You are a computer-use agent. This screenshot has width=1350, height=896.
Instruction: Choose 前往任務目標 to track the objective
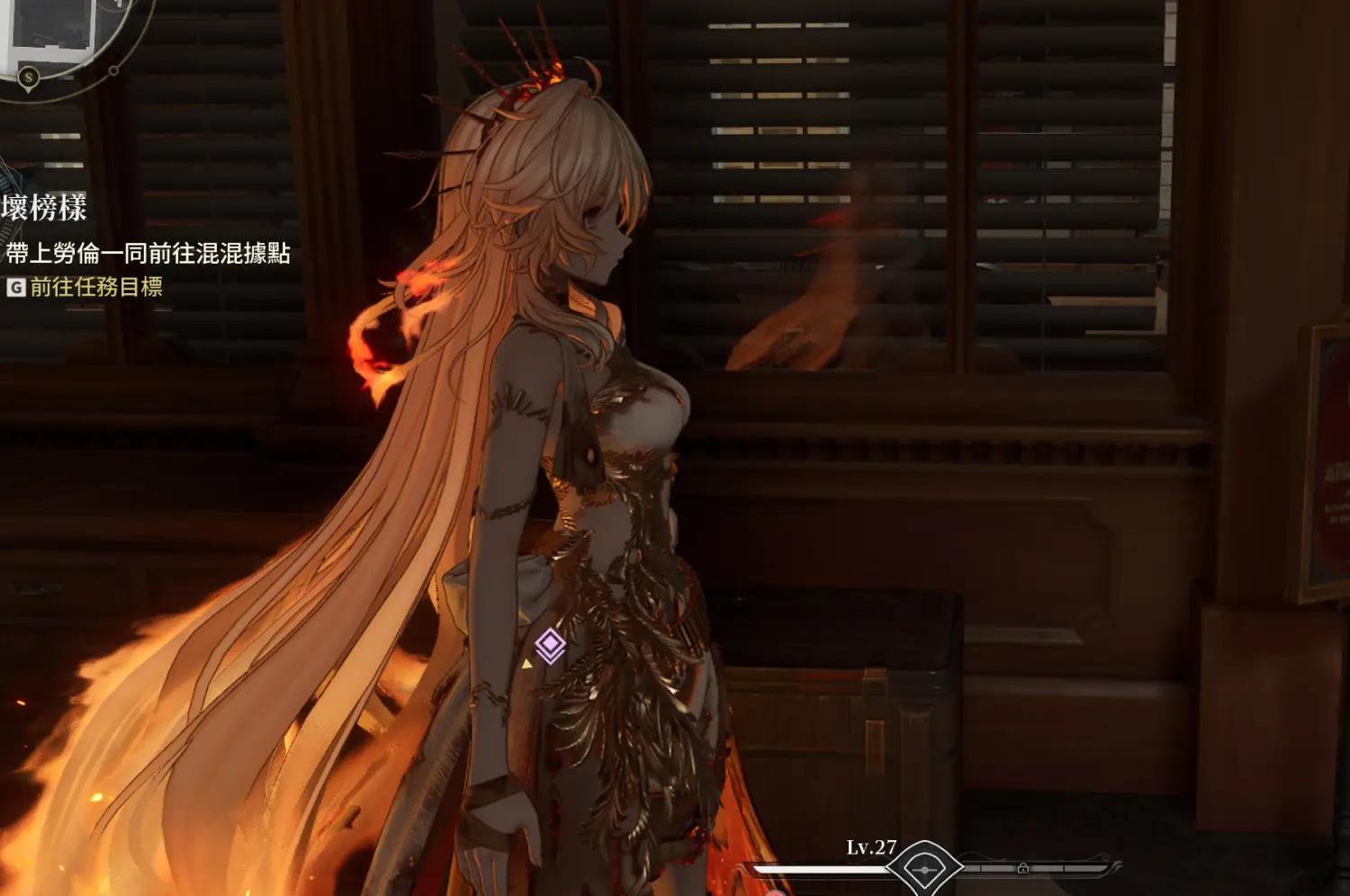coord(95,287)
